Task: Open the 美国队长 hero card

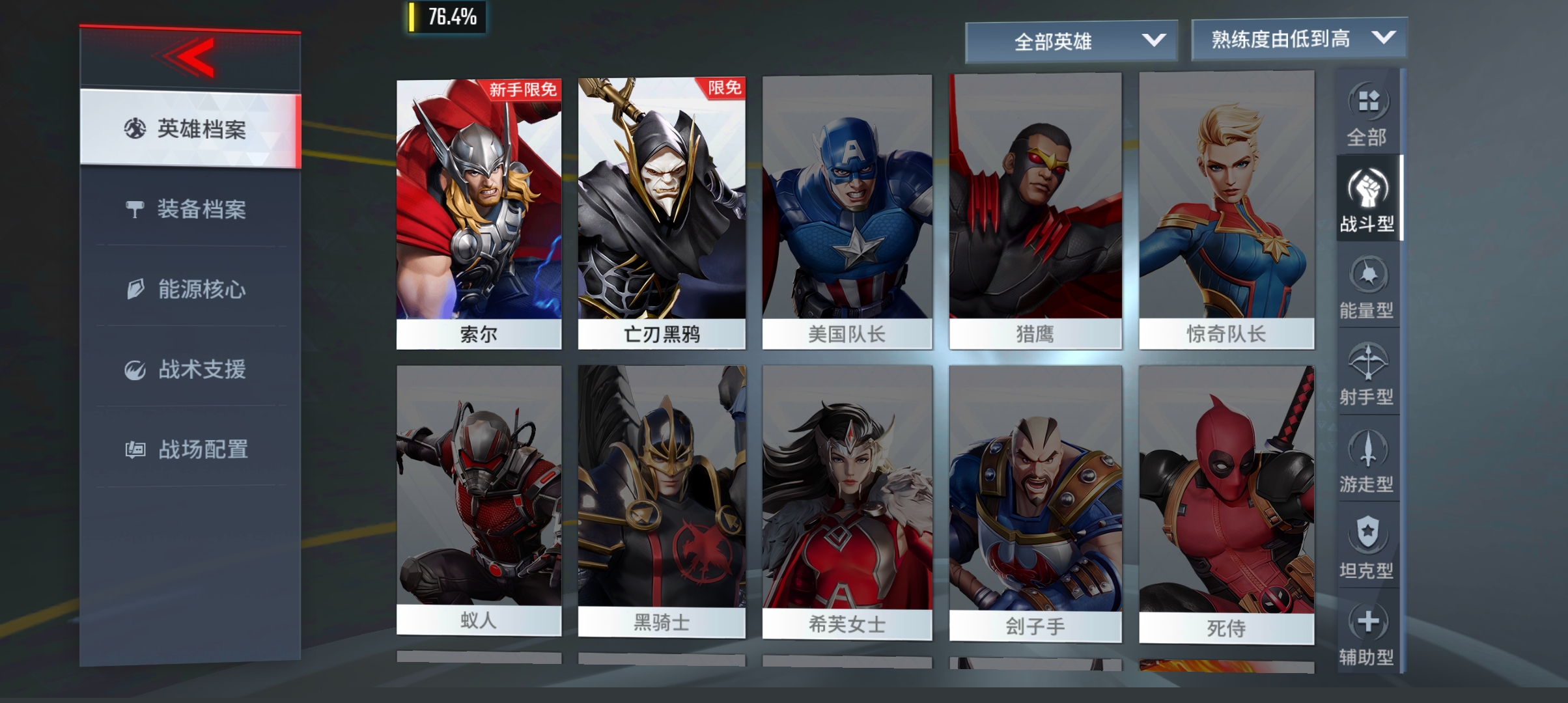Action: [x=847, y=214]
